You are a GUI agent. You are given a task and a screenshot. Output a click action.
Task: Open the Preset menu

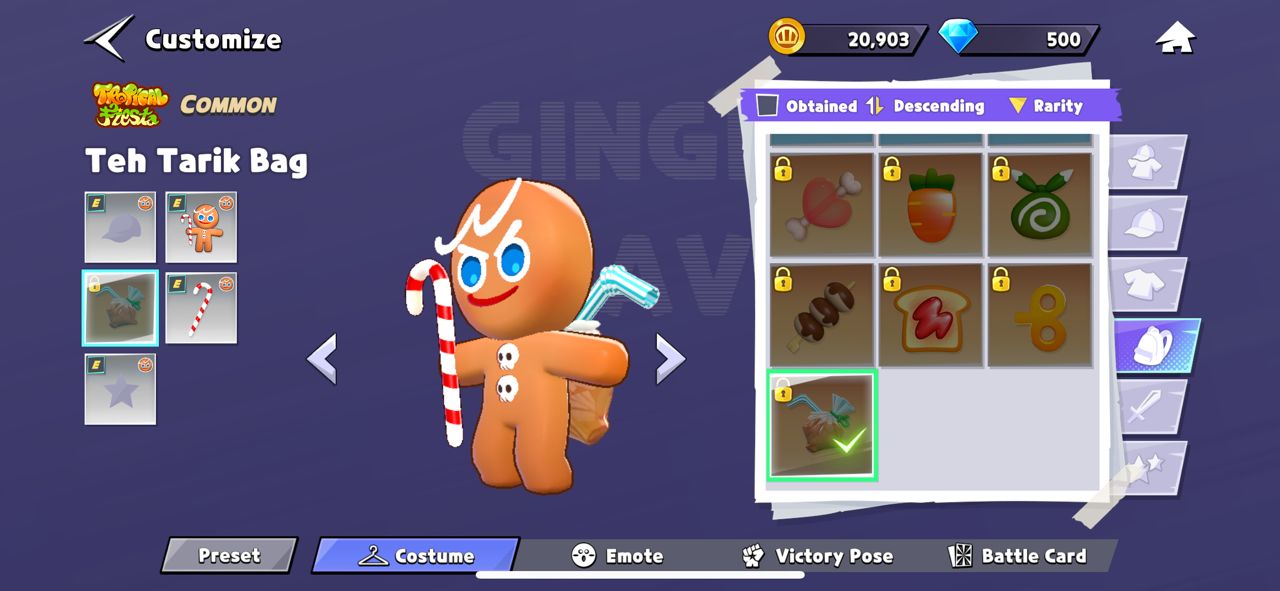pos(229,556)
